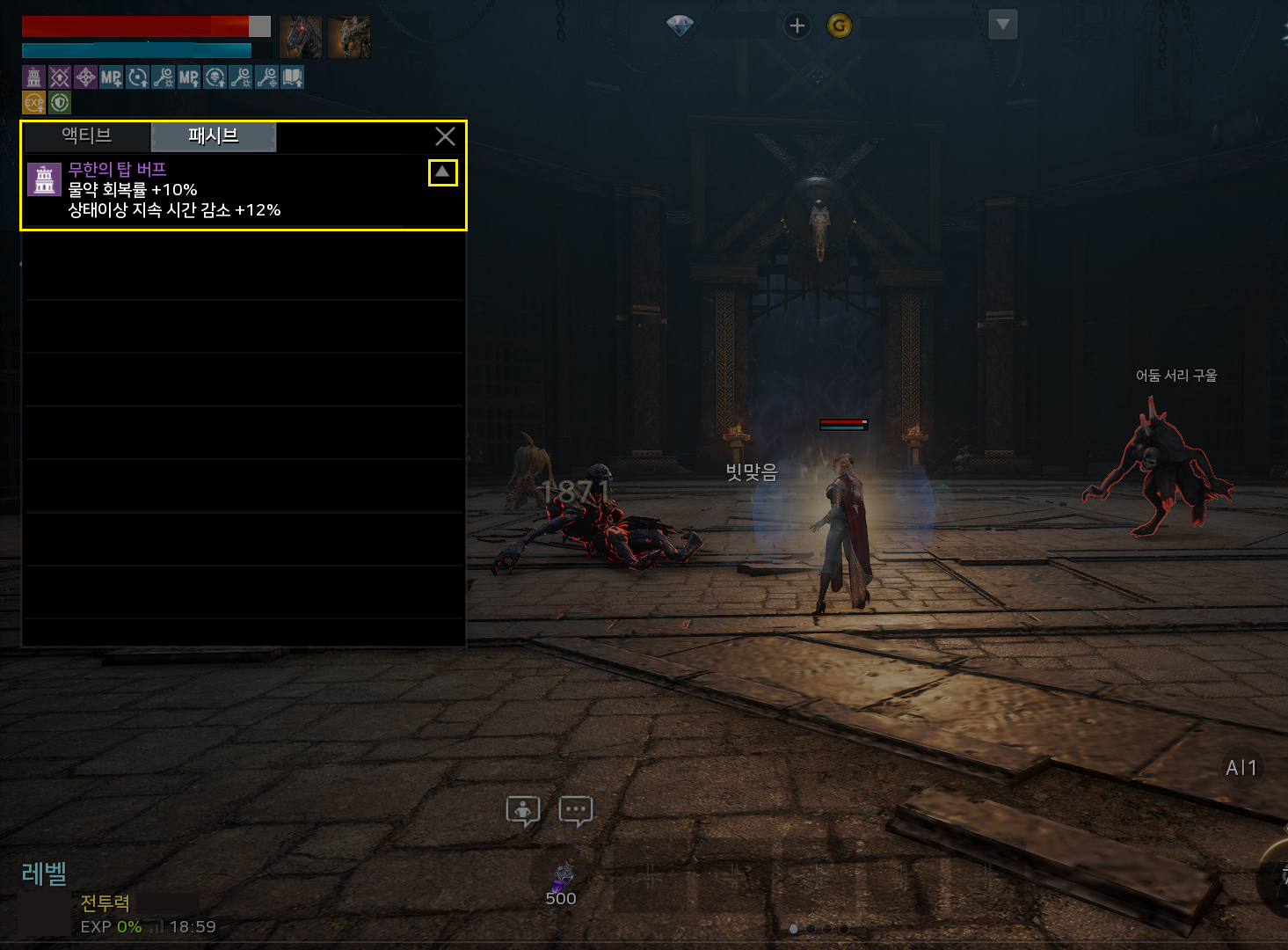Expand the top dropdown arrow button
Image resolution: width=1288 pixels, height=950 pixels.
[1003, 25]
